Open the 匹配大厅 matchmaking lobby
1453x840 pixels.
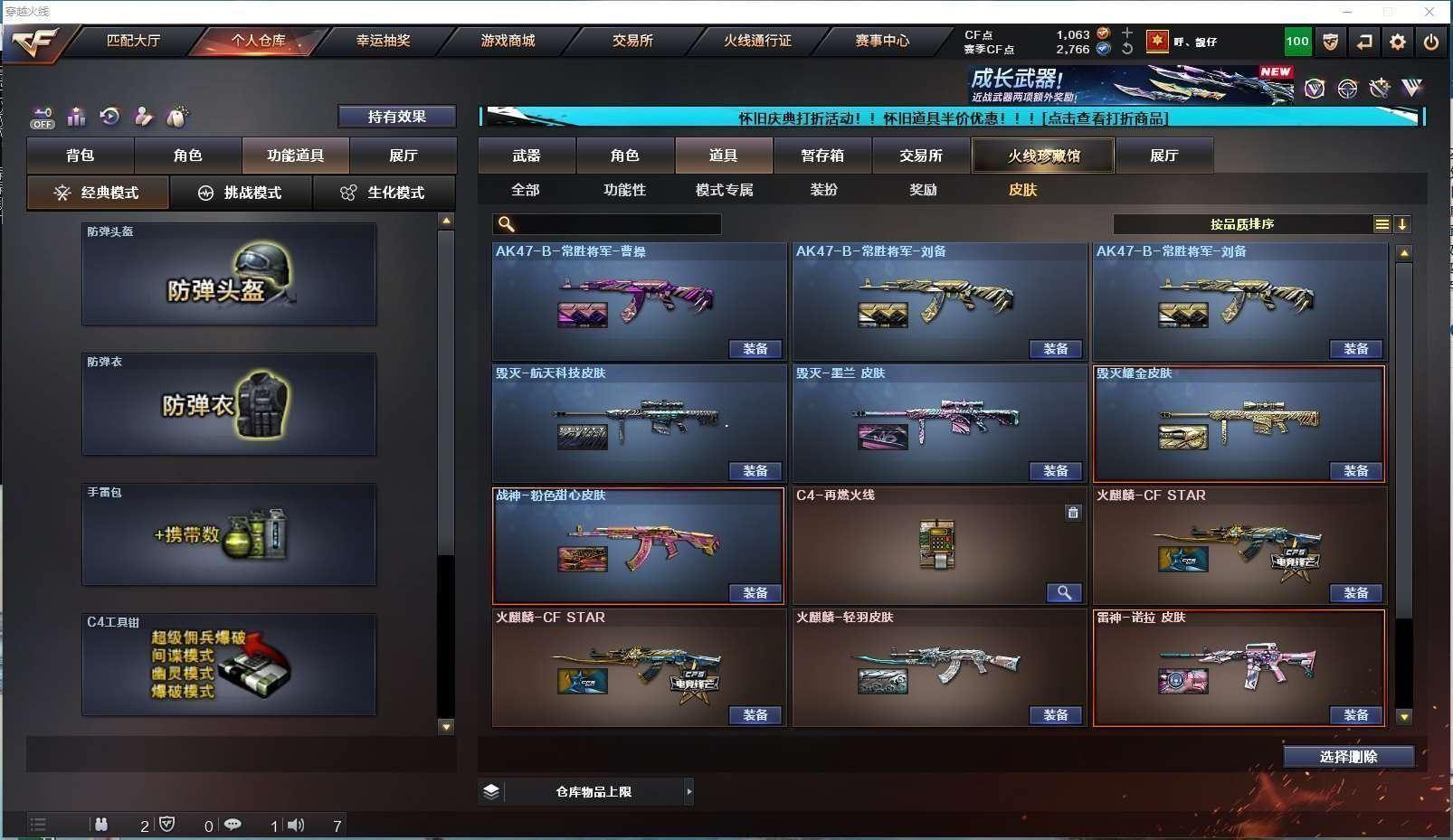point(133,41)
